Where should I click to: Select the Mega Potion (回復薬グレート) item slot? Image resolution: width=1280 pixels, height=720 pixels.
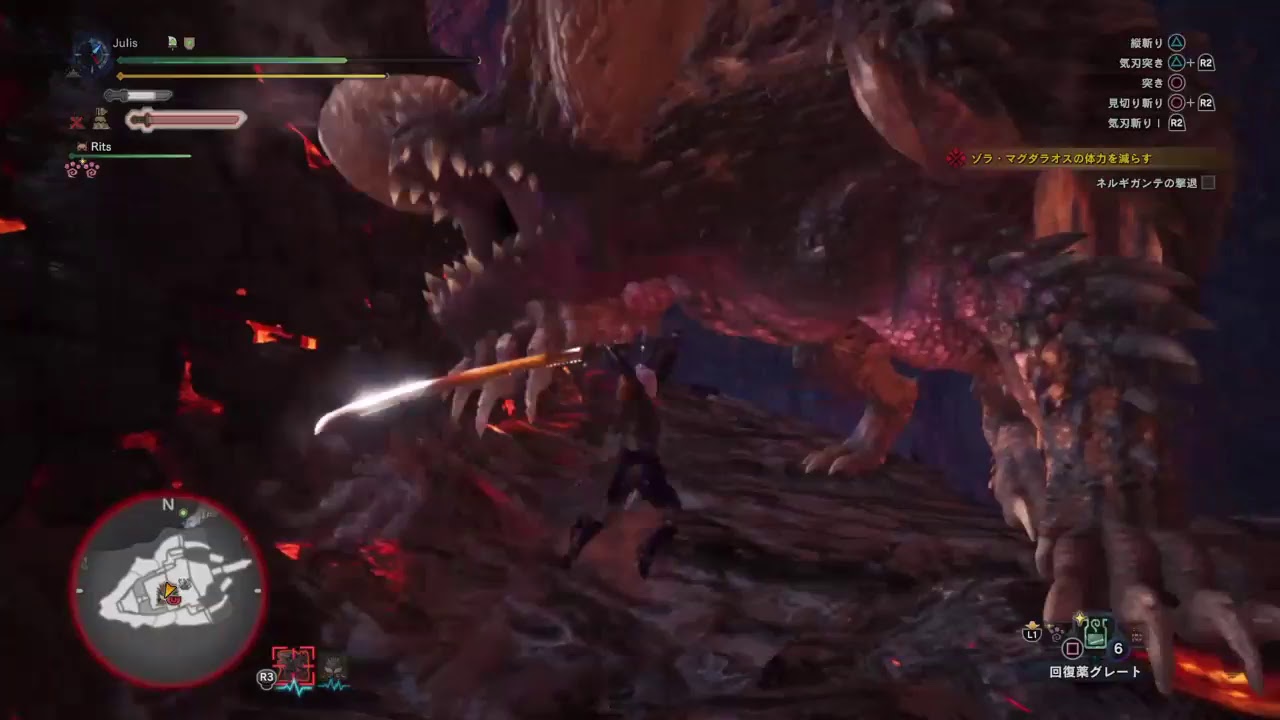[x=1096, y=635]
